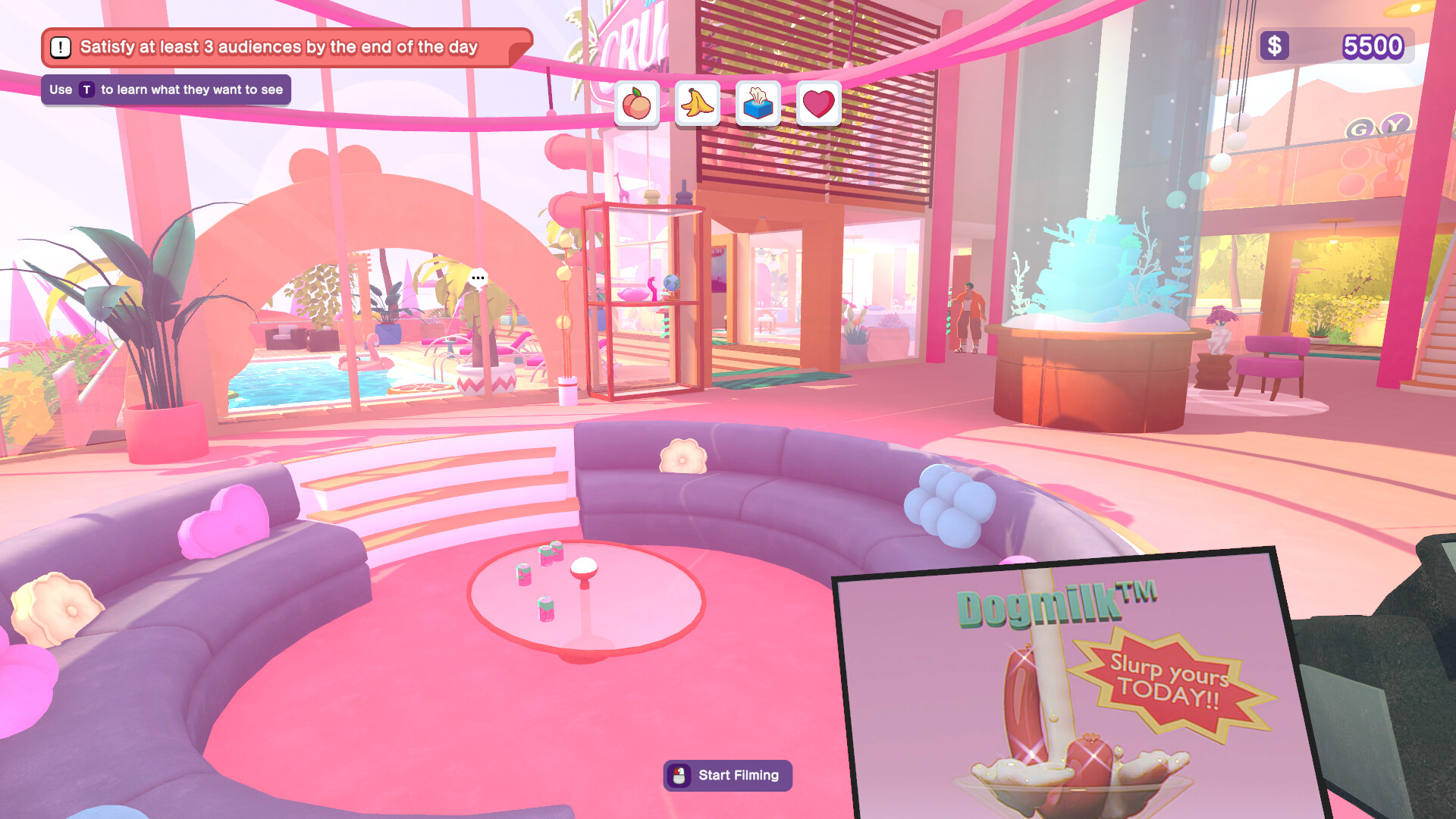Image resolution: width=1456 pixels, height=819 pixels.
Task: Open the speech bubble above the poolside character
Action: [x=478, y=277]
